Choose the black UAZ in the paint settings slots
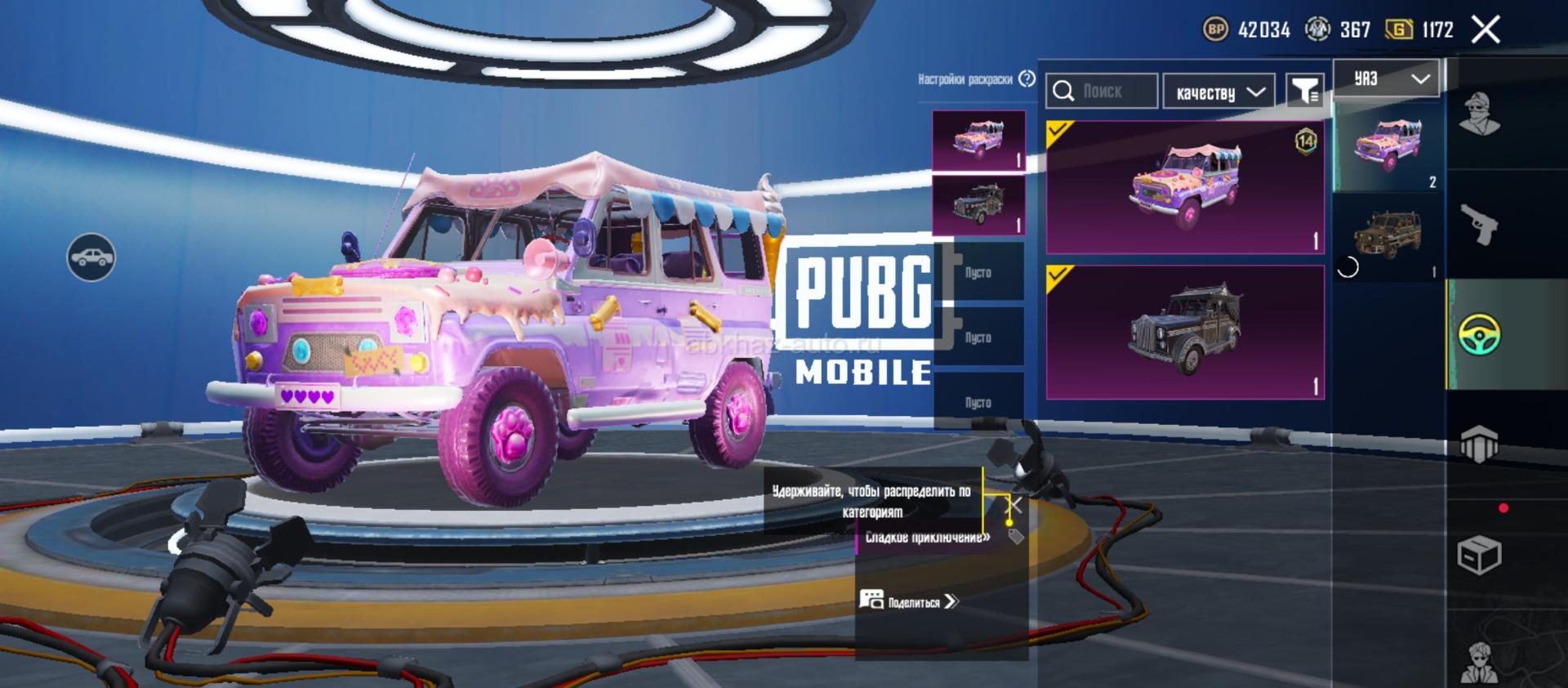The width and height of the screenshot is (1568, 688). 978,205
